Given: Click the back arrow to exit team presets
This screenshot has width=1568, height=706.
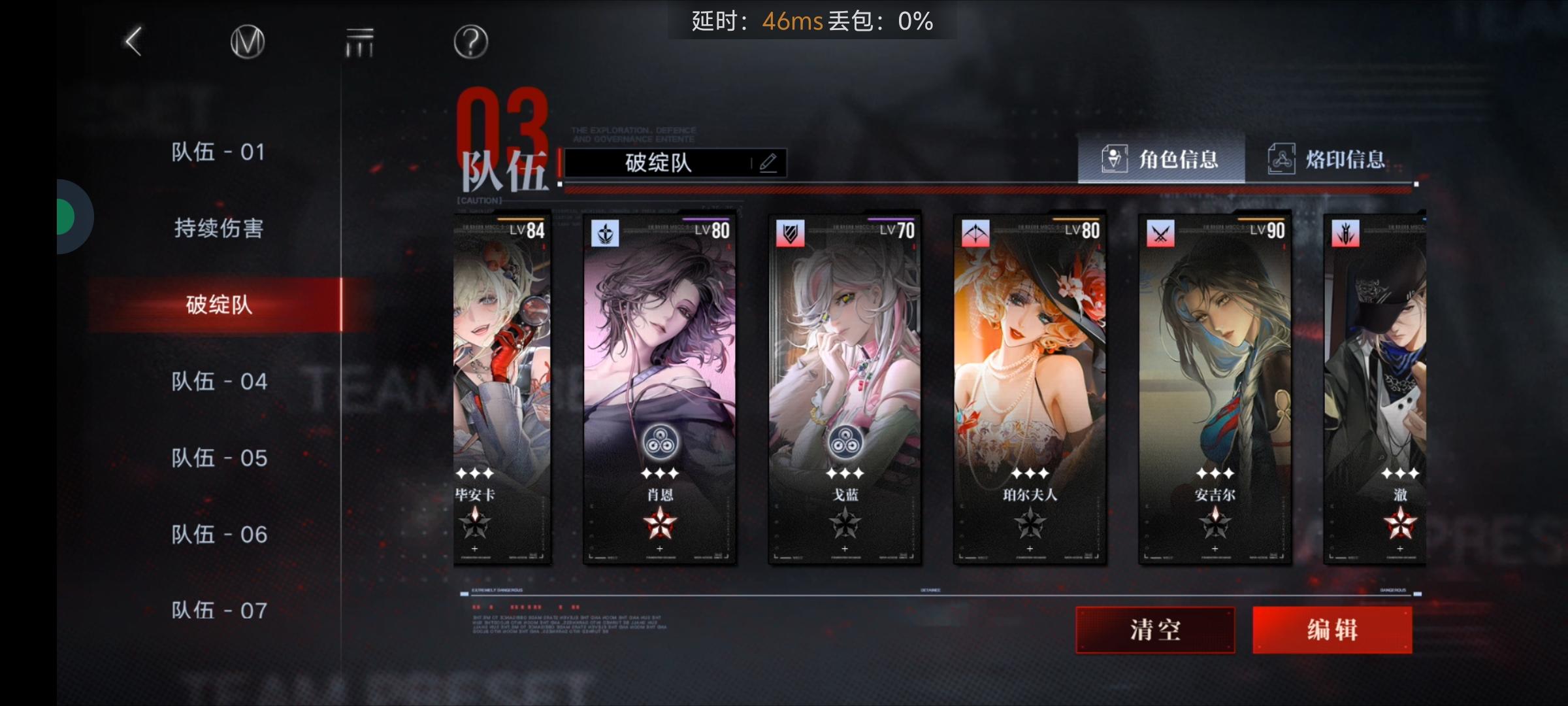Looking at the screenshot, I should [133, 41].
